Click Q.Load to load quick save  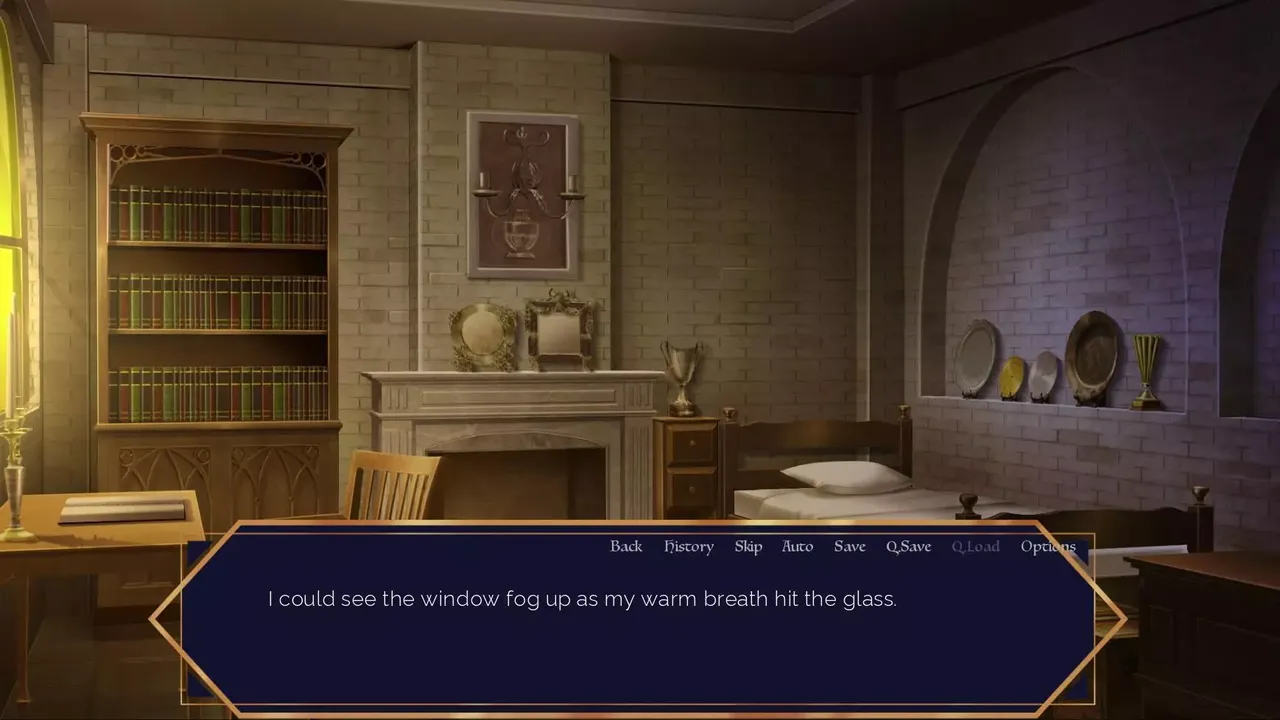pos(975,546)
